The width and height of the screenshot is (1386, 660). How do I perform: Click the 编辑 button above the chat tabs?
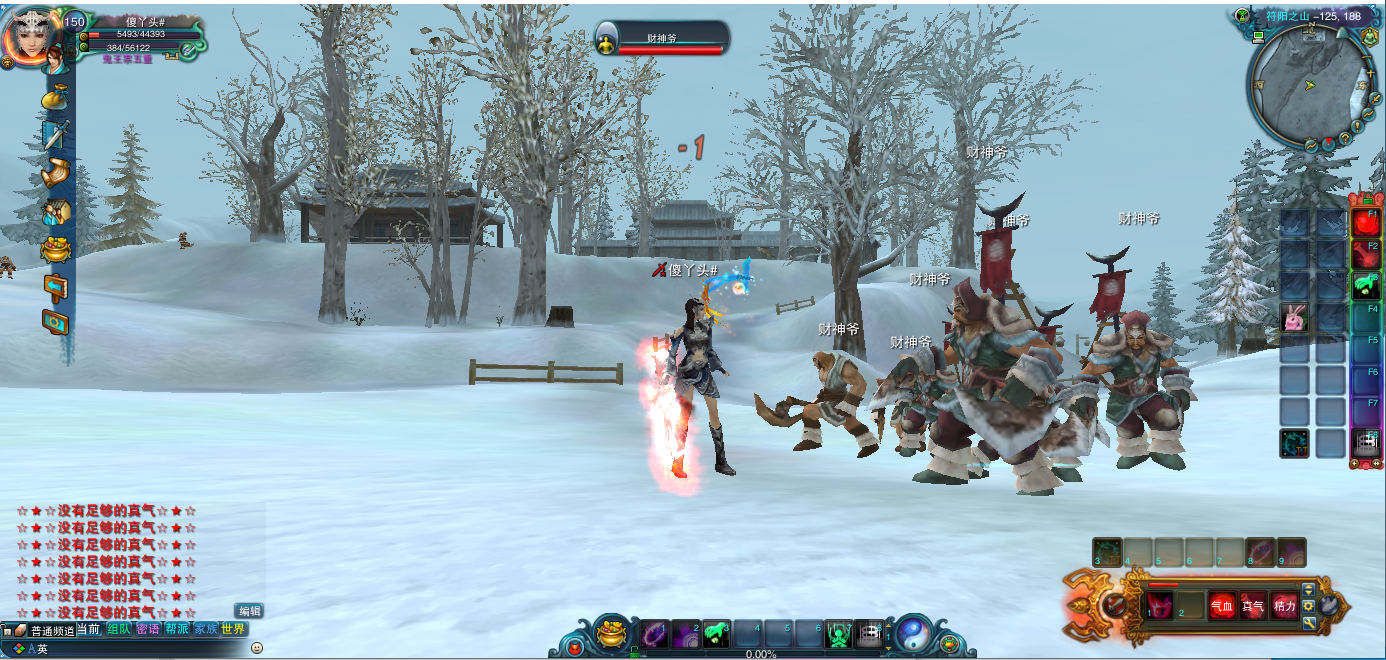click(x=249, y=611)
